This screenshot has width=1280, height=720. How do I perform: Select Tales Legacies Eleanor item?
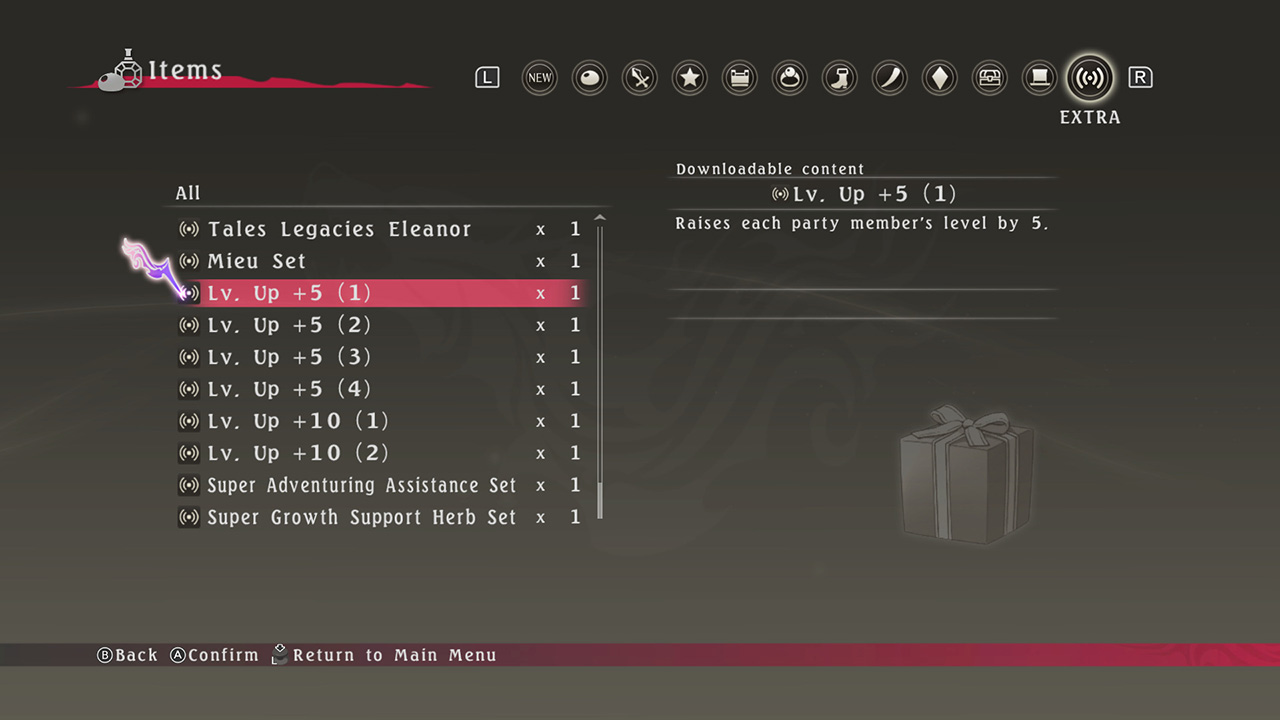[339, 229]
